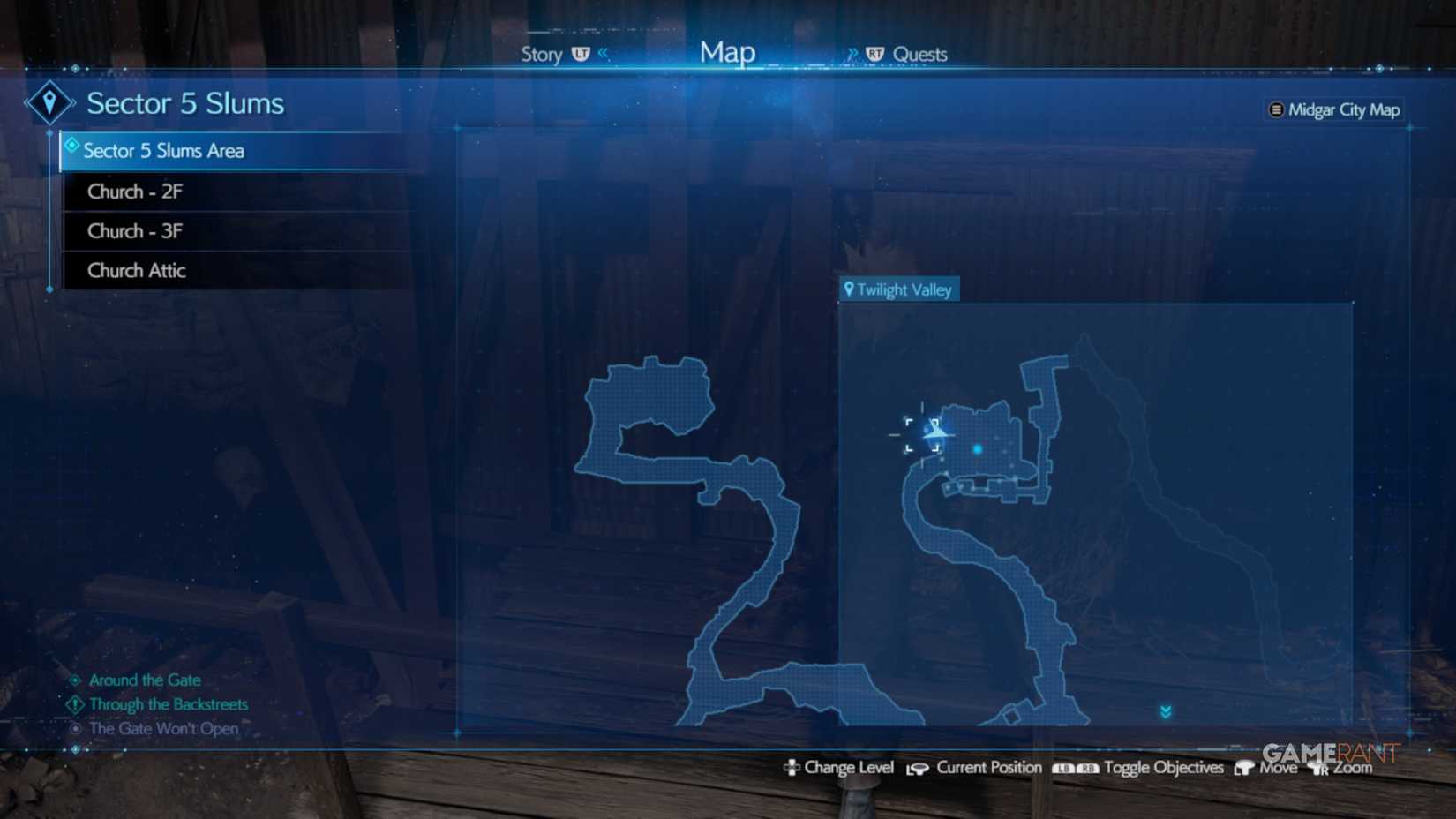Click the exclamation diamond icon by Through the Backstreets
Image resolution: width=1456 pixels, height=819 pixels.
[x=74, y=704]
